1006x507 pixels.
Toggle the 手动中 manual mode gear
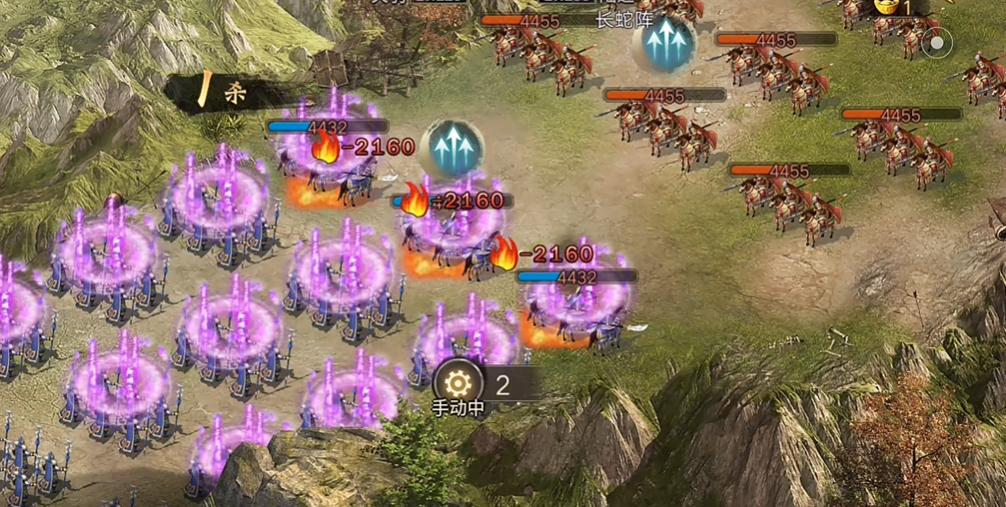[x=458, y=383]
